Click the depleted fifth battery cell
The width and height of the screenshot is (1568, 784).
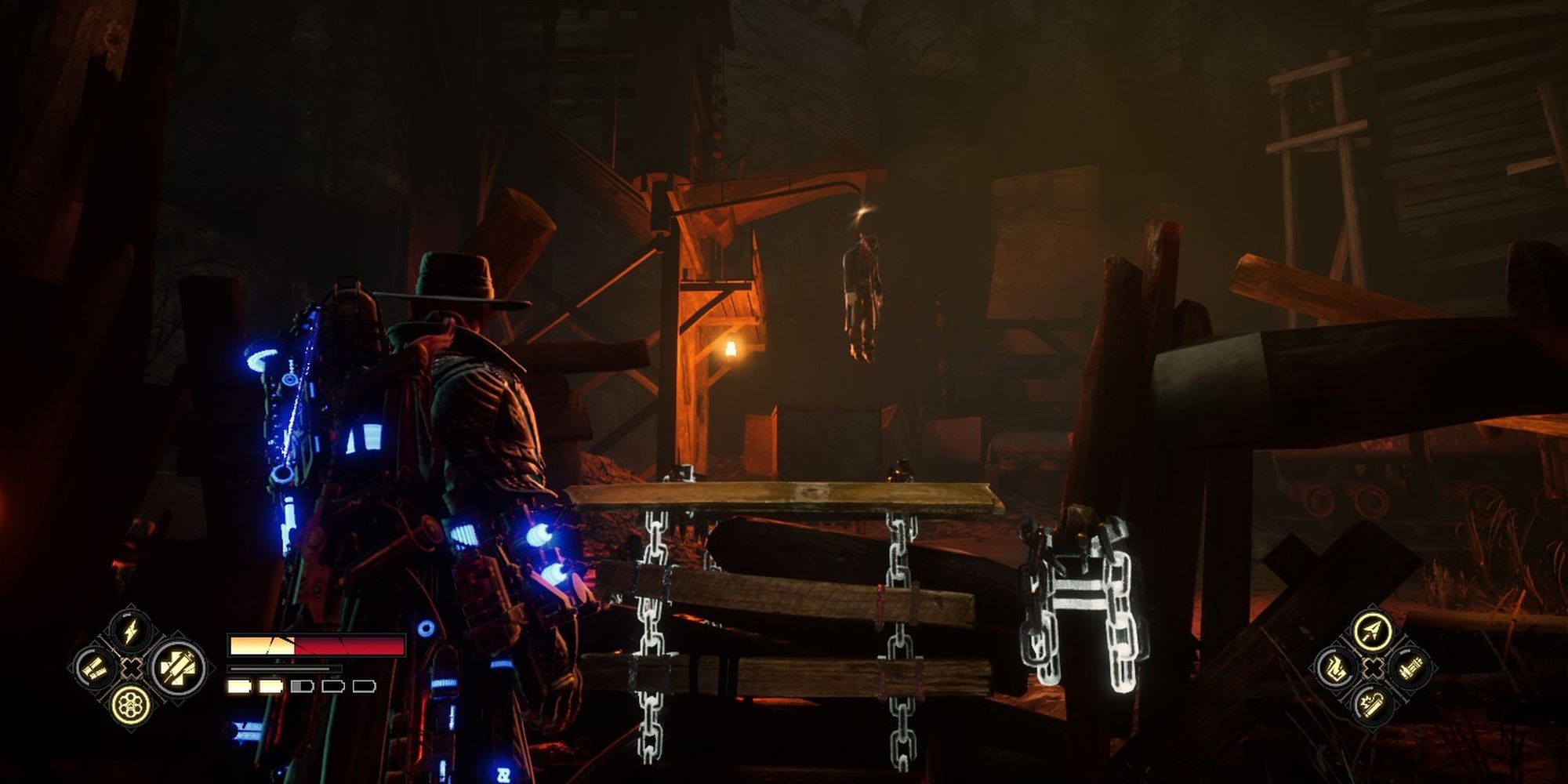tap(365, 687)
